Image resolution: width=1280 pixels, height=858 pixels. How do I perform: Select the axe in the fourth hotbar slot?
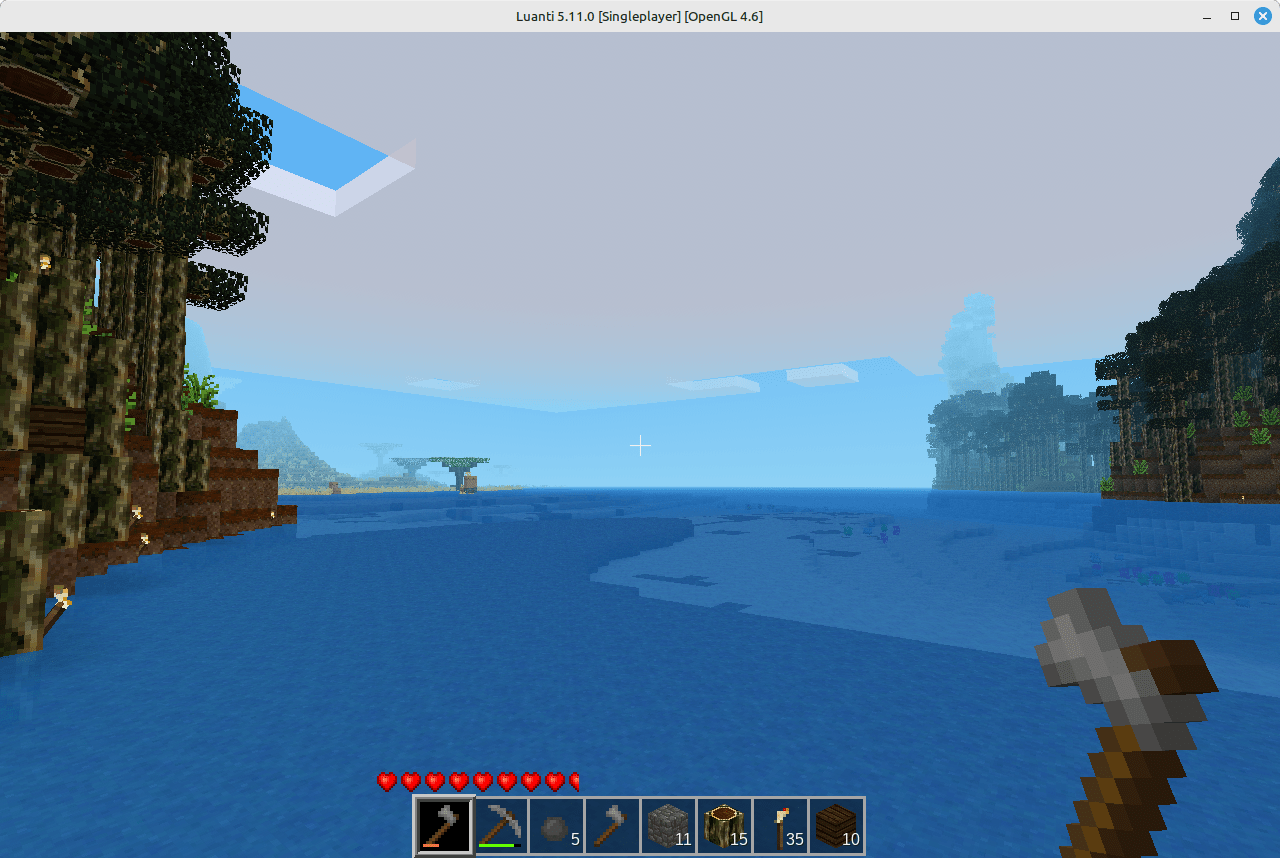pyautogui.click(x=612, y=825)
